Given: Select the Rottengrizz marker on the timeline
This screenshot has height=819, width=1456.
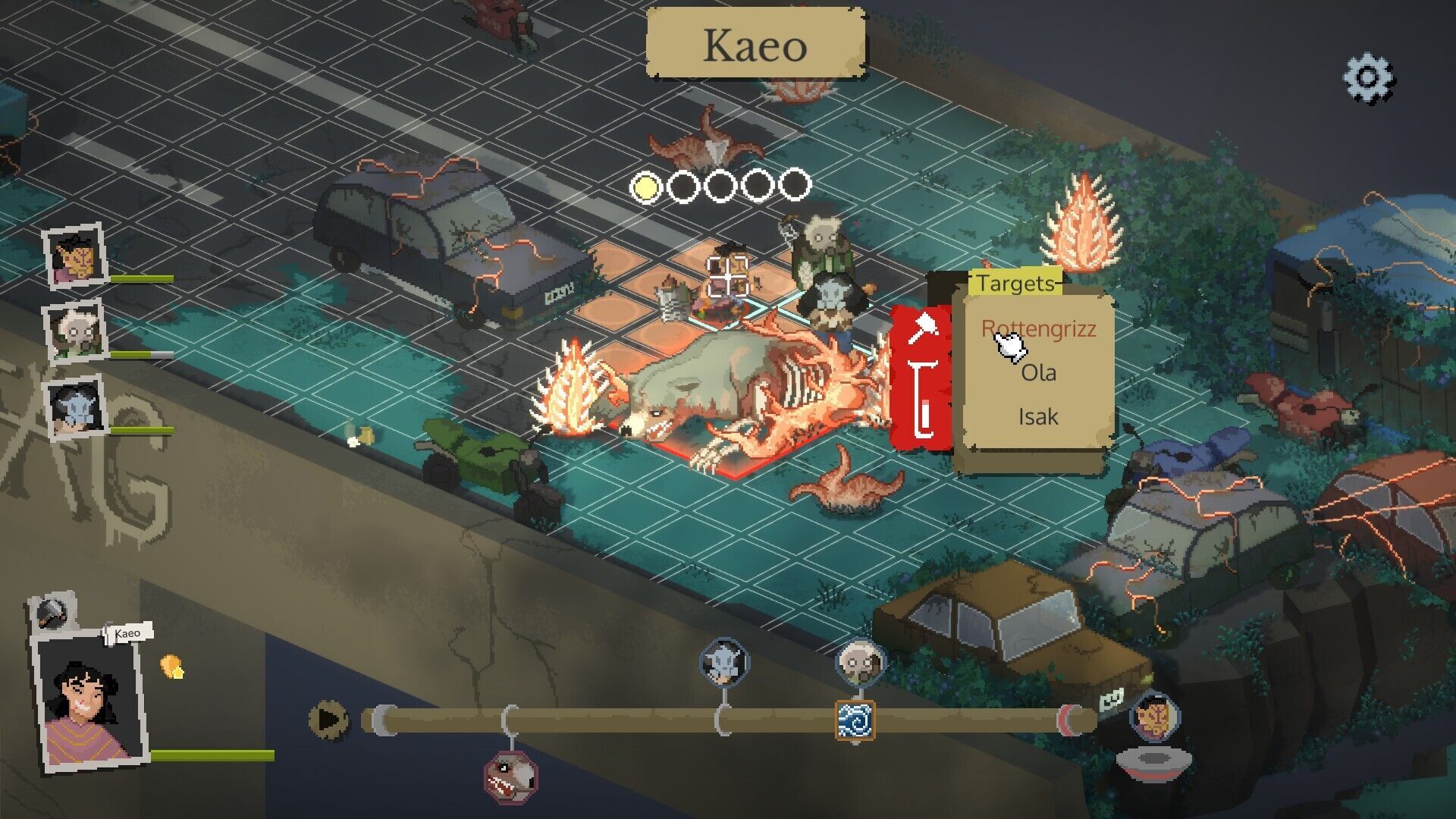Looking at the screenshot, I should (x=510, y=776).
